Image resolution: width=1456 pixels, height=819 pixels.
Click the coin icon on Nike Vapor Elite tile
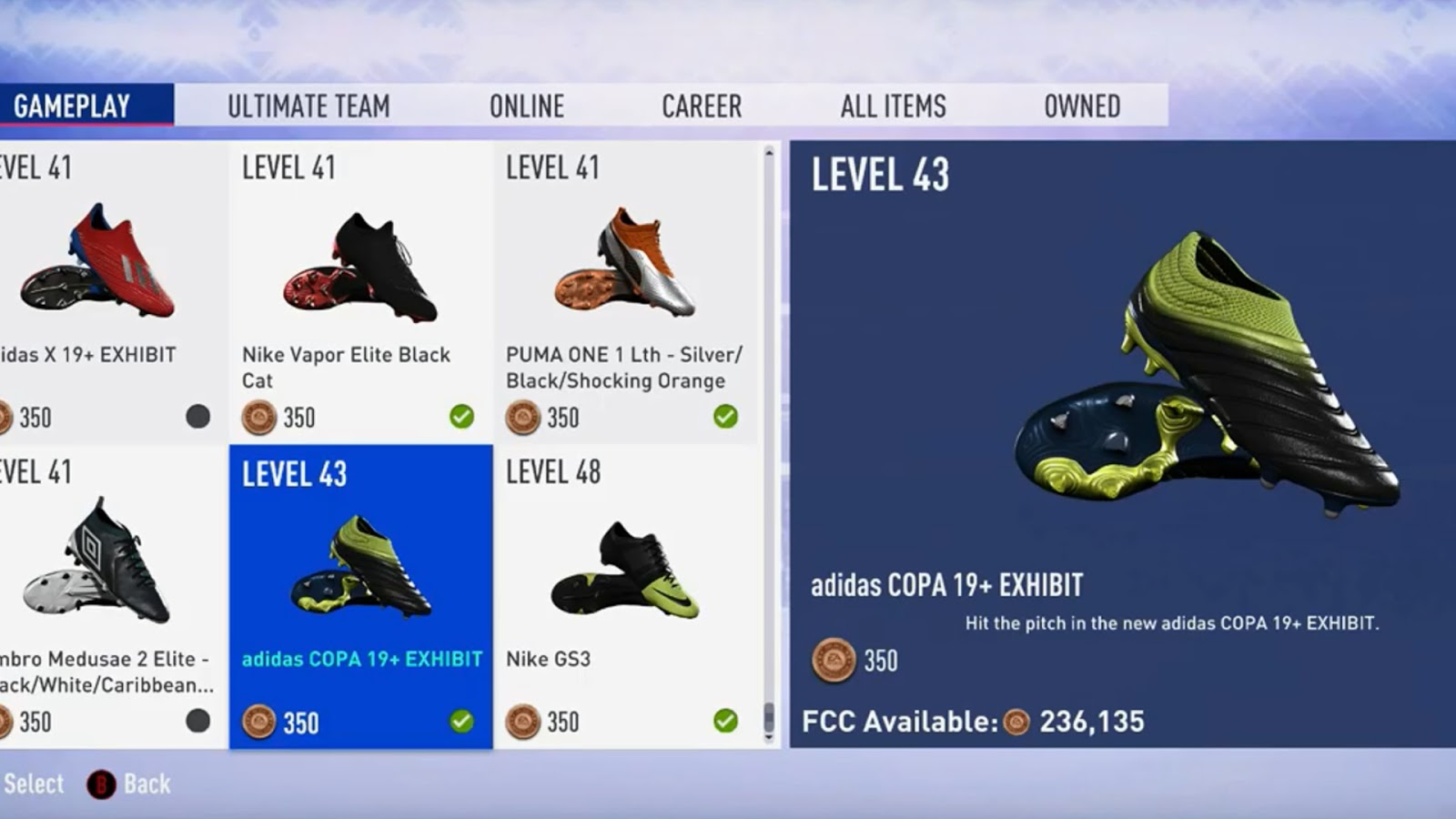pos(260,418)
